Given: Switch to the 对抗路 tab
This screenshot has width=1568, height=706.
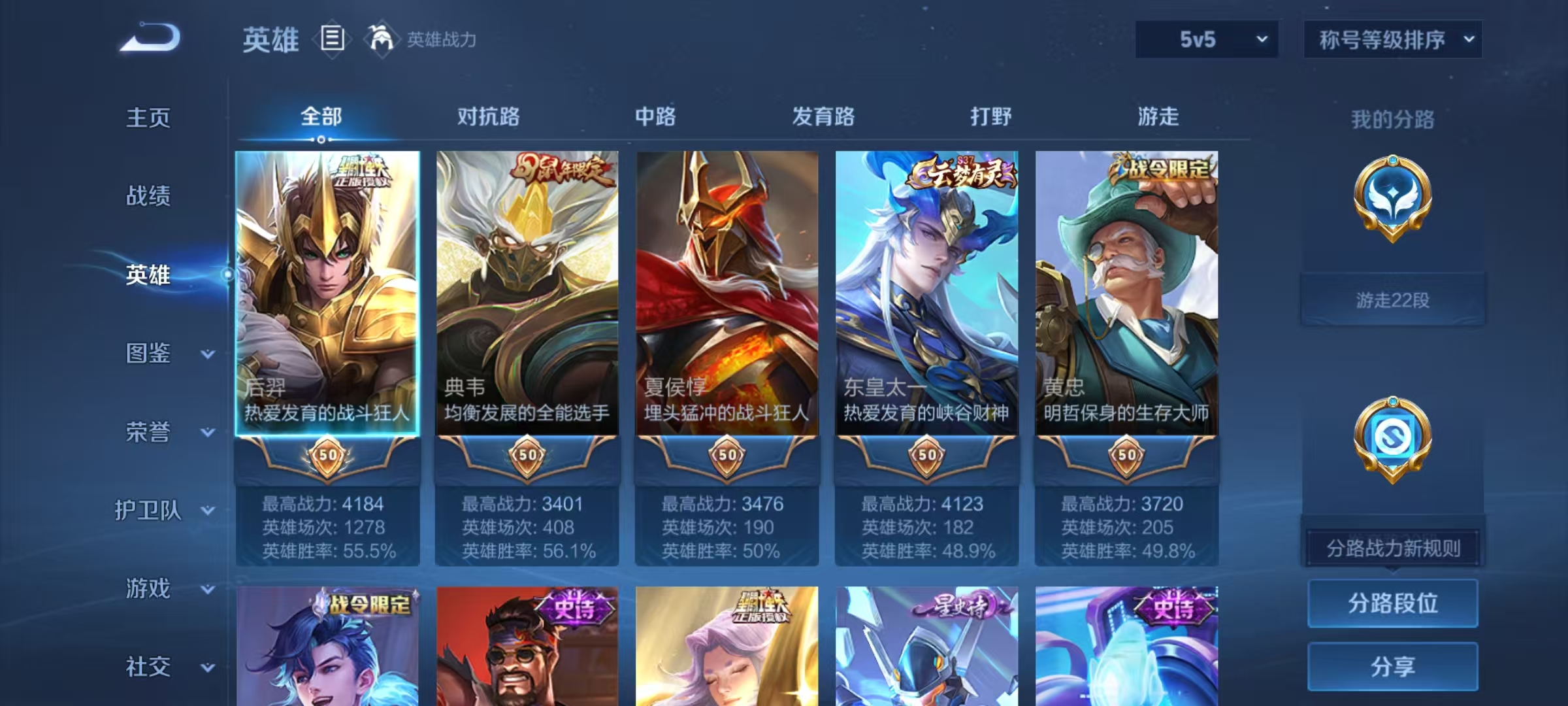Looking at the screenshot, I should (487, 118).
